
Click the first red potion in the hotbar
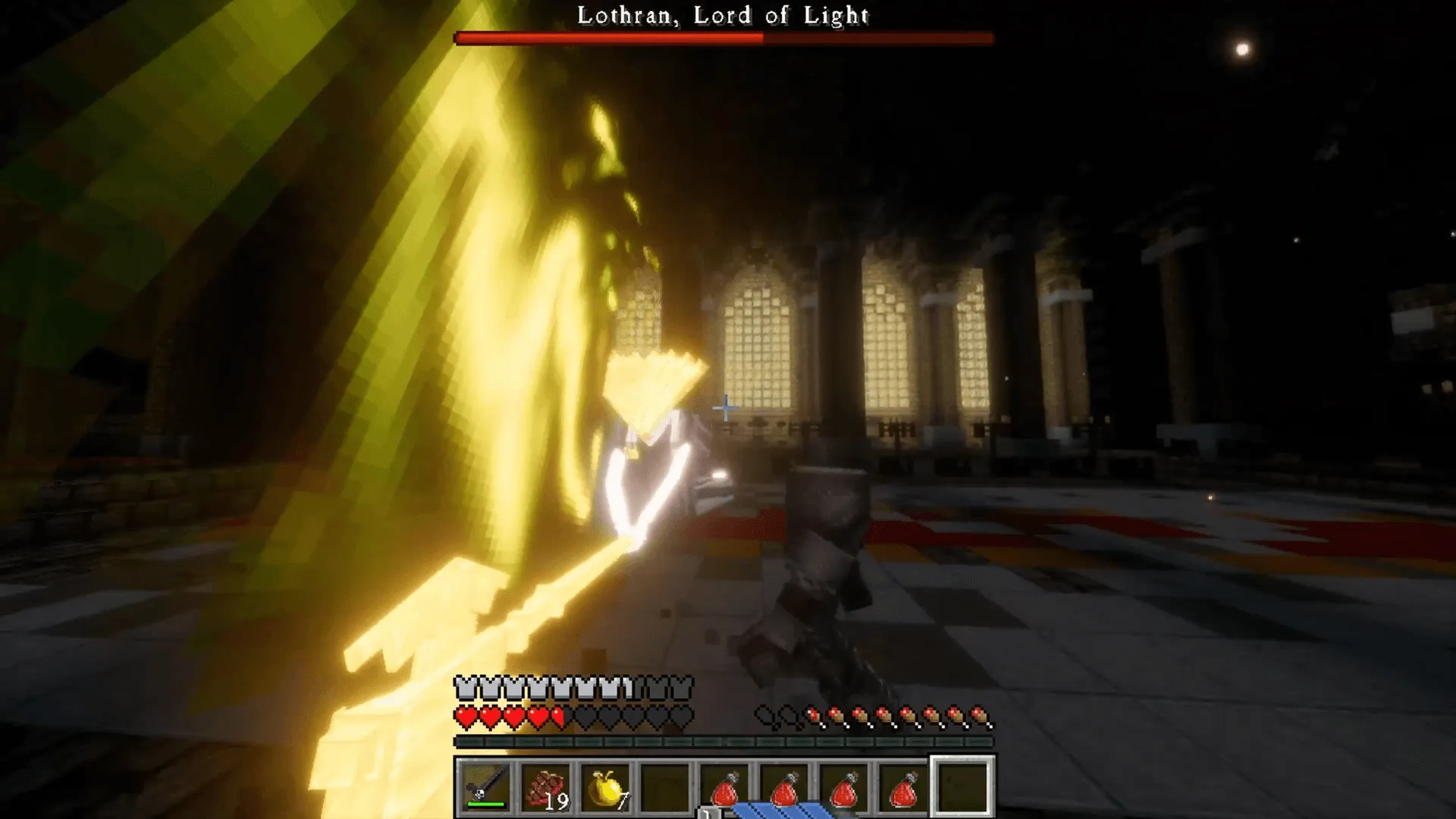[726, 790]
